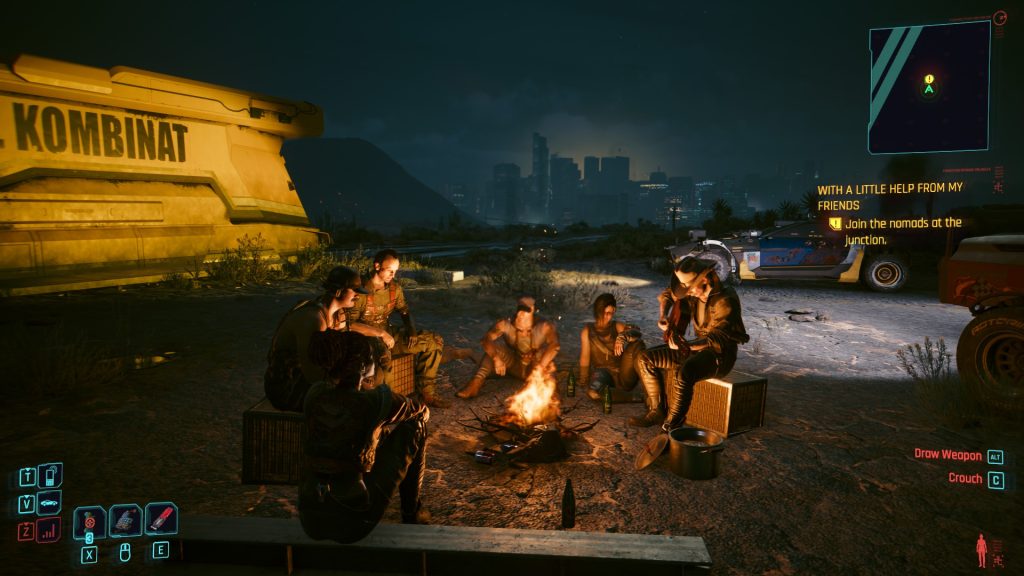Choose the middle quick slot gadget
The image size is (1024, 576).
[x=125, y=520]
